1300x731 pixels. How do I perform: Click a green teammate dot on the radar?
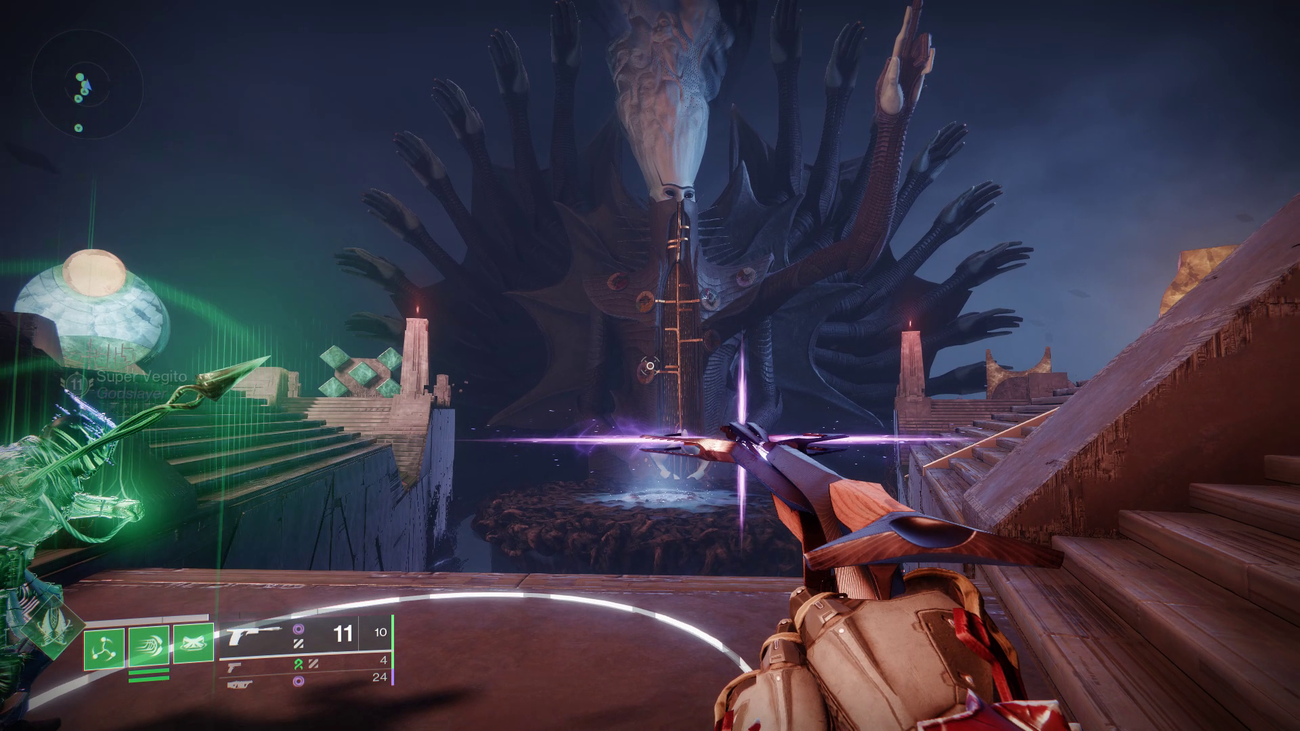(79, 76)
